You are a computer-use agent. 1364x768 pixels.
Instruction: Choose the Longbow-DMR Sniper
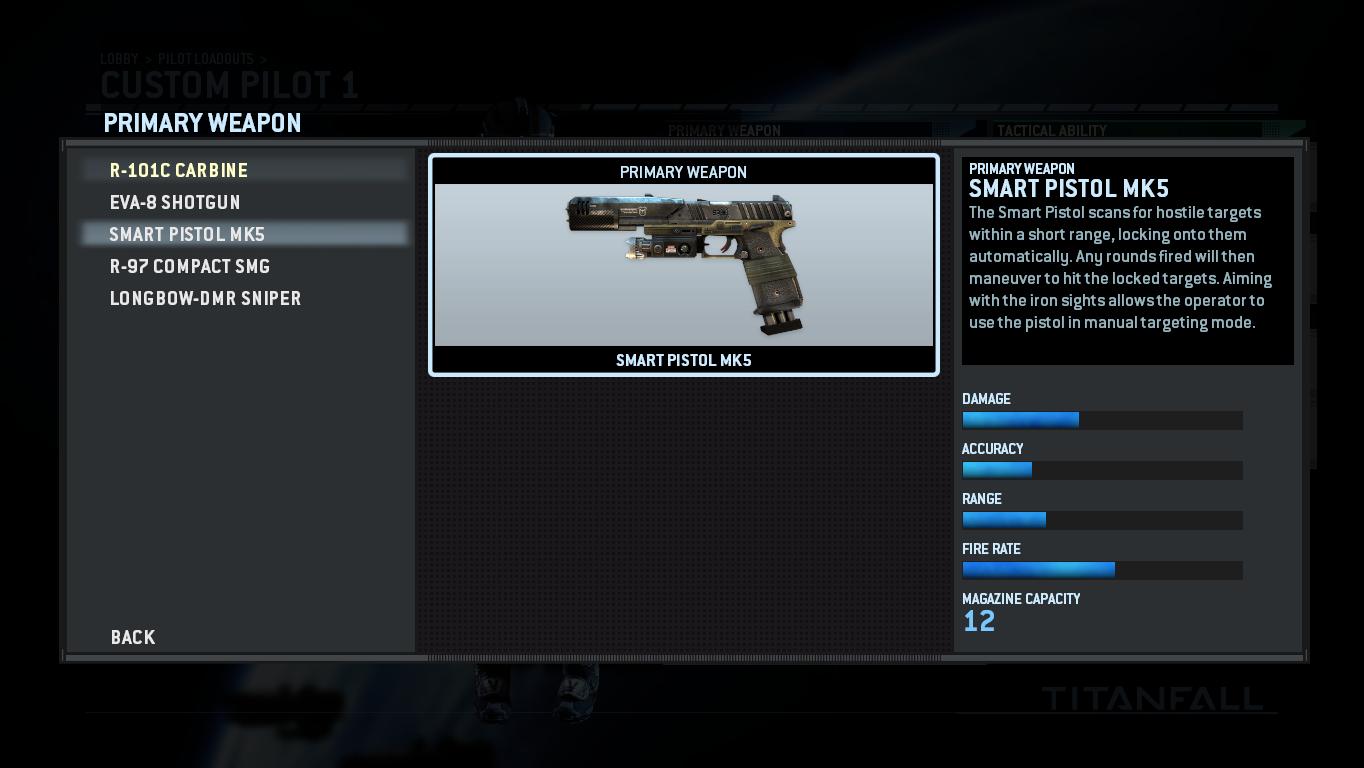[205, 299]
